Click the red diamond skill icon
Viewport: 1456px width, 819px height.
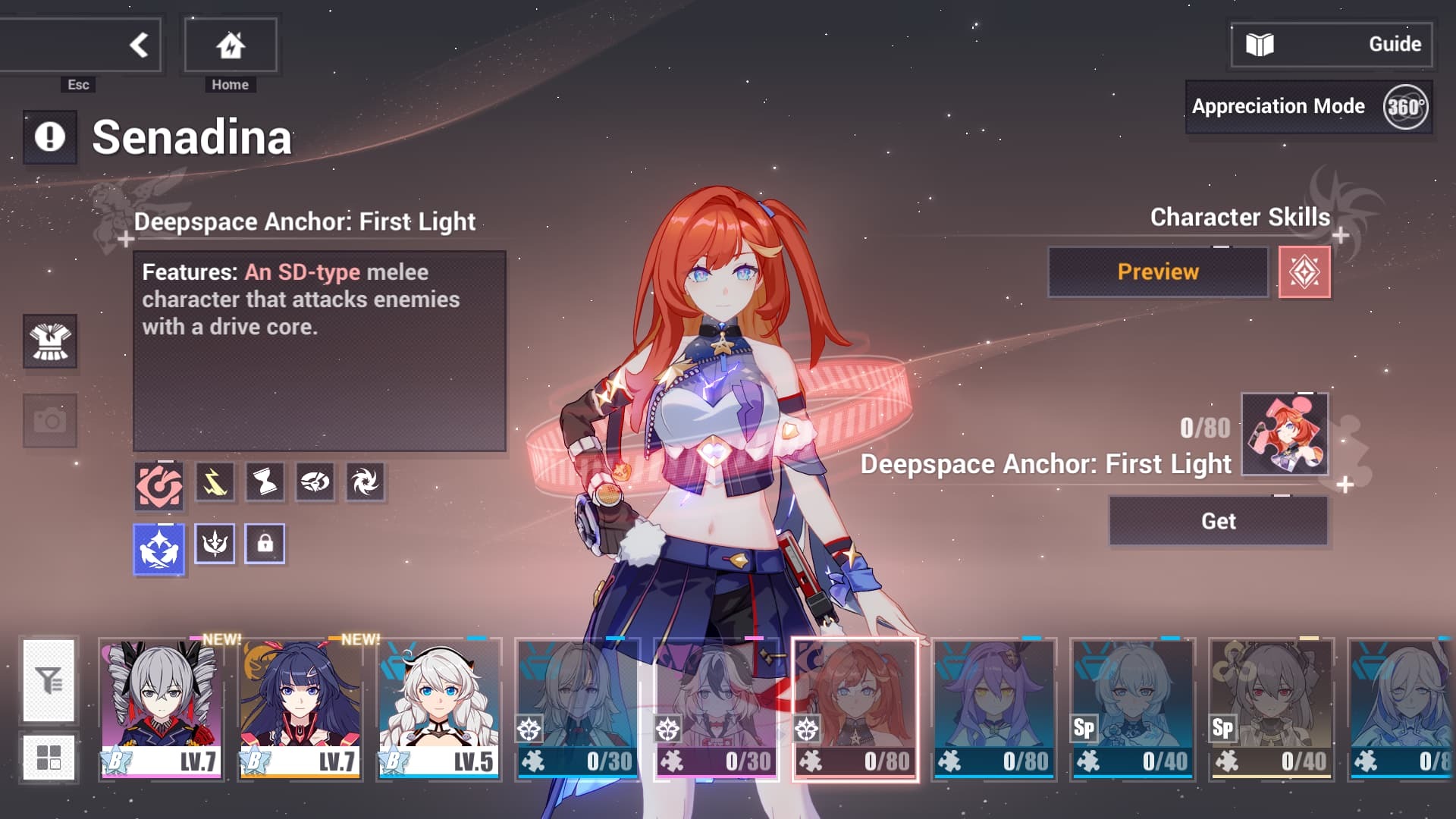[1304, 272]
